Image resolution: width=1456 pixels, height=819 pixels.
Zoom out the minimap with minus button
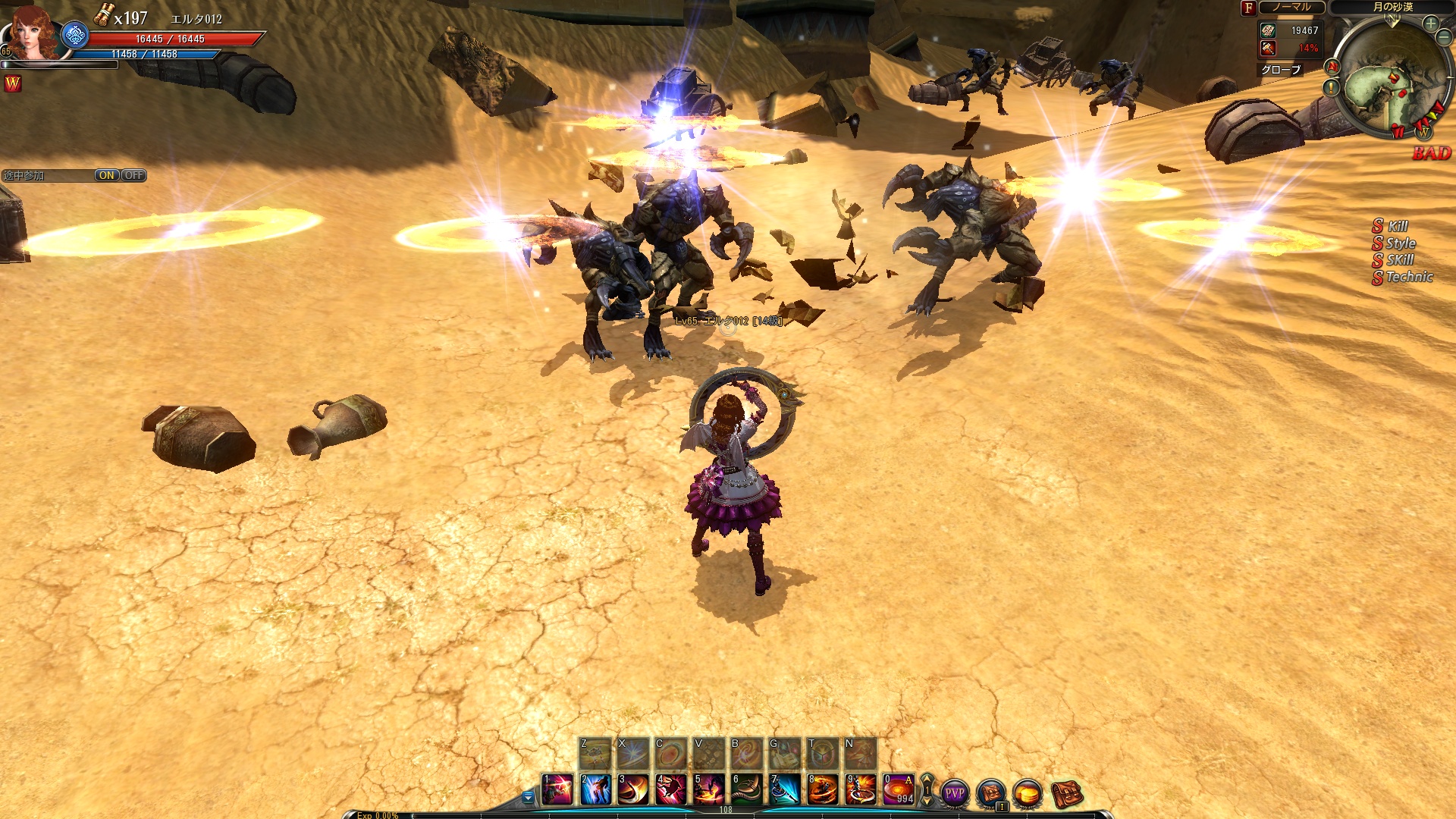pos(1443,36)
